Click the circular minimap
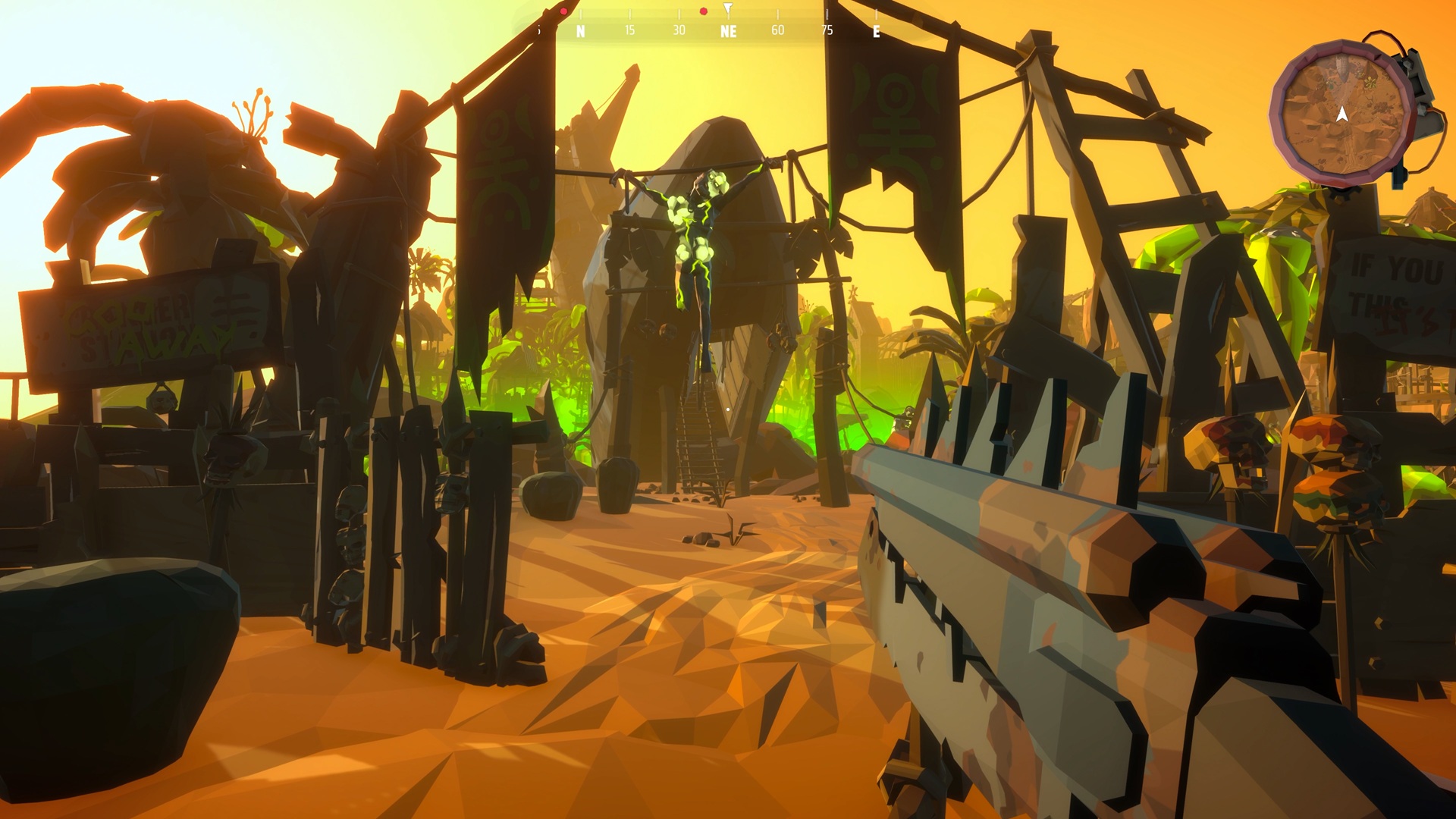The image size is (1456, 819). 1341,114
